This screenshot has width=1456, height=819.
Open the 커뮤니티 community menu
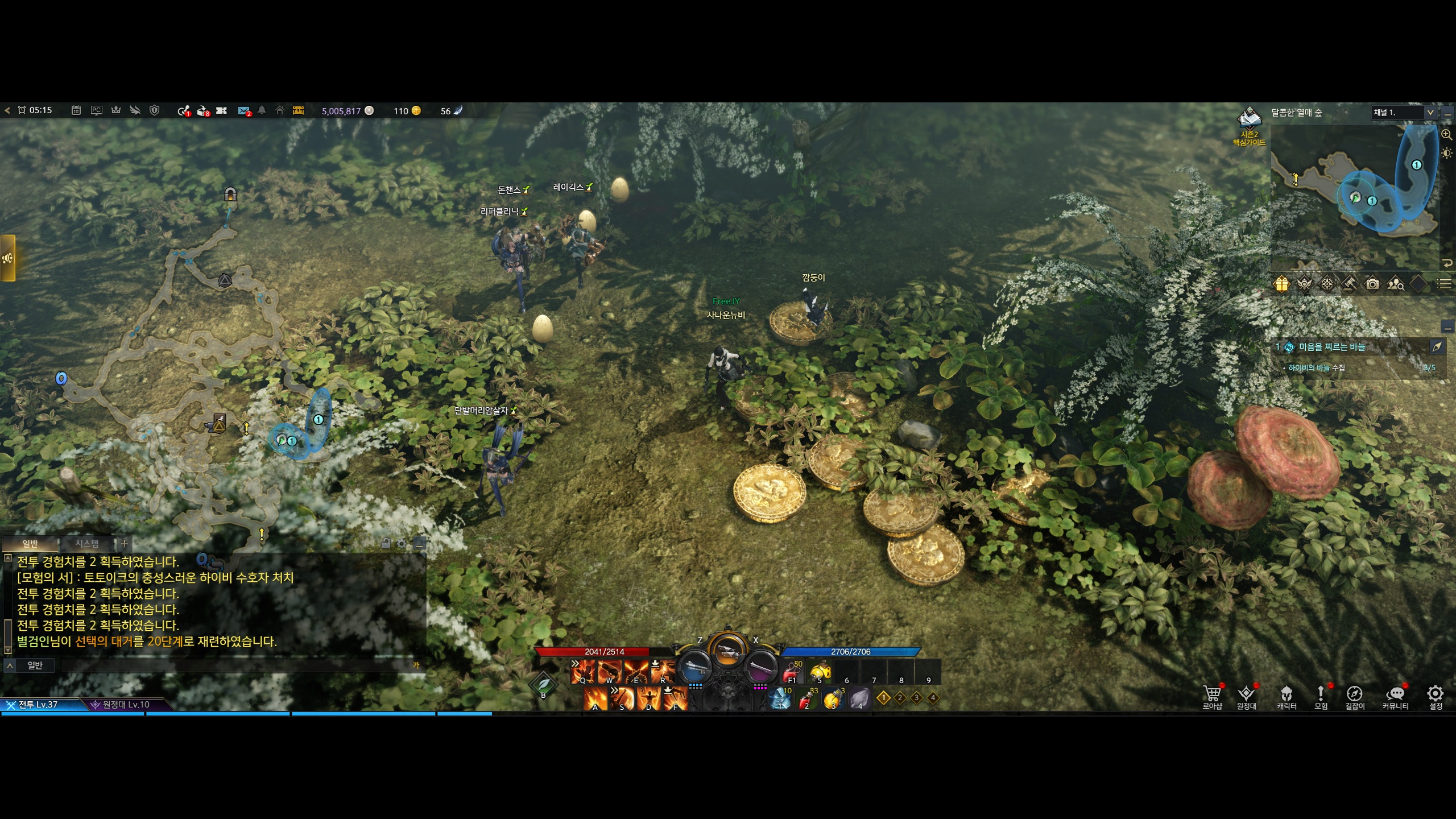(x=1395, y=697)
